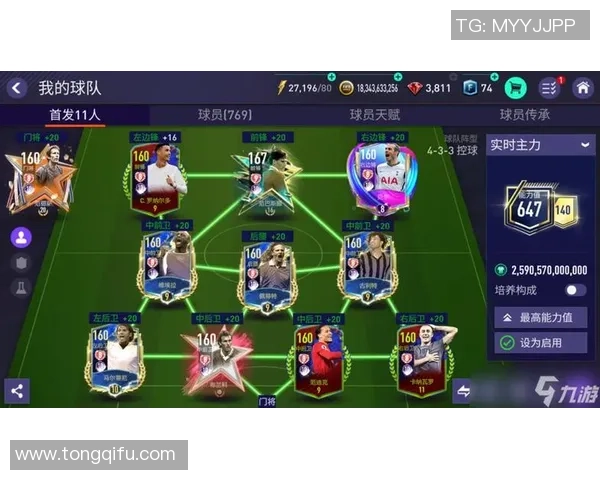The width and height of the screenshot is (600, 480).
Task: Open the 球员天赋 tab
Action: pyautogui.click(x=375, y=115)
